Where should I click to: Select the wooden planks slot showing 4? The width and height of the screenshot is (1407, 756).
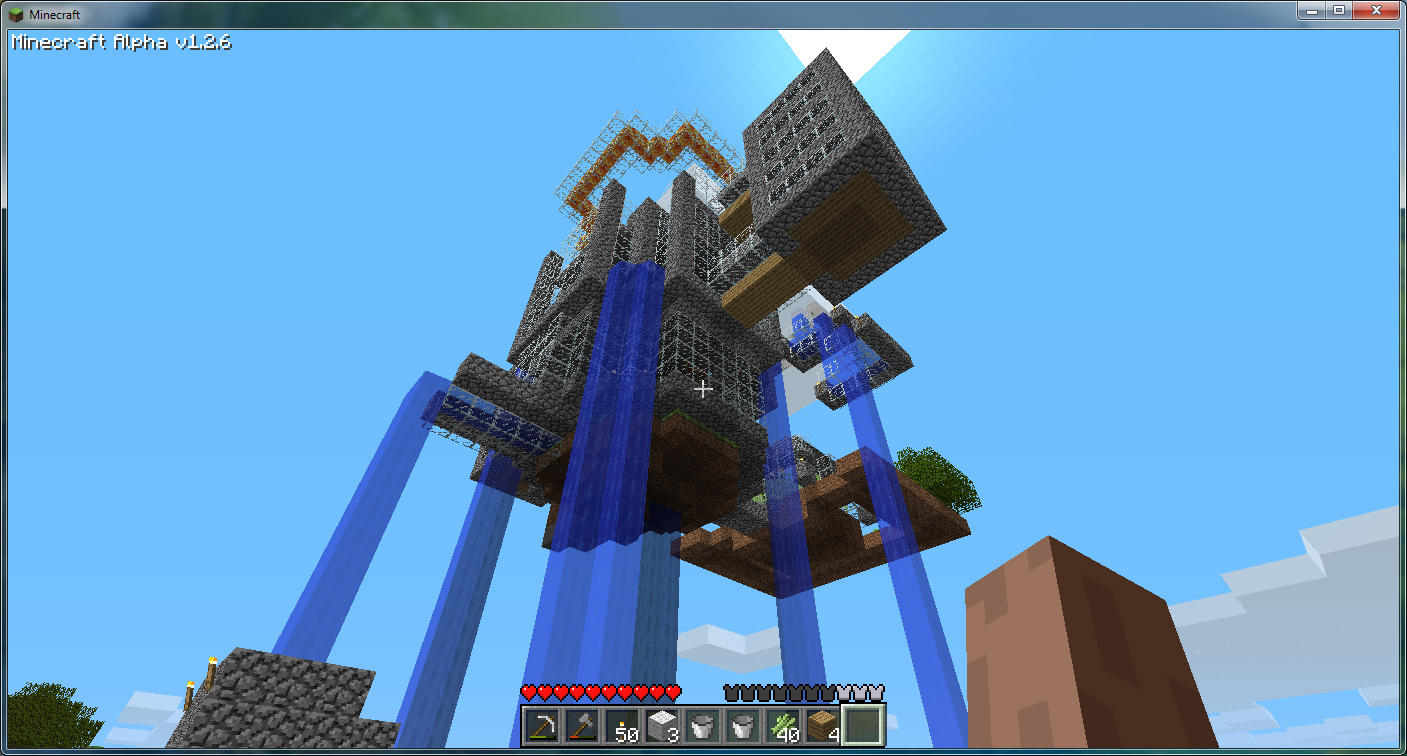coord(822,725)
